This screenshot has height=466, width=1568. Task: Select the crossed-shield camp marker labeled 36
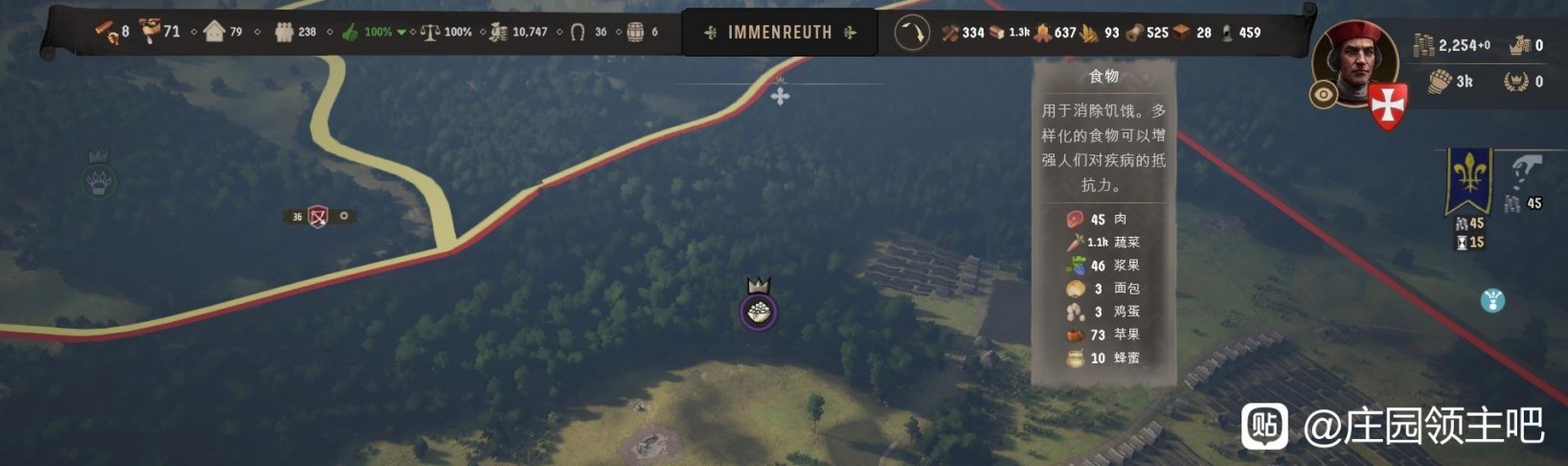click(x=318, y=217)
